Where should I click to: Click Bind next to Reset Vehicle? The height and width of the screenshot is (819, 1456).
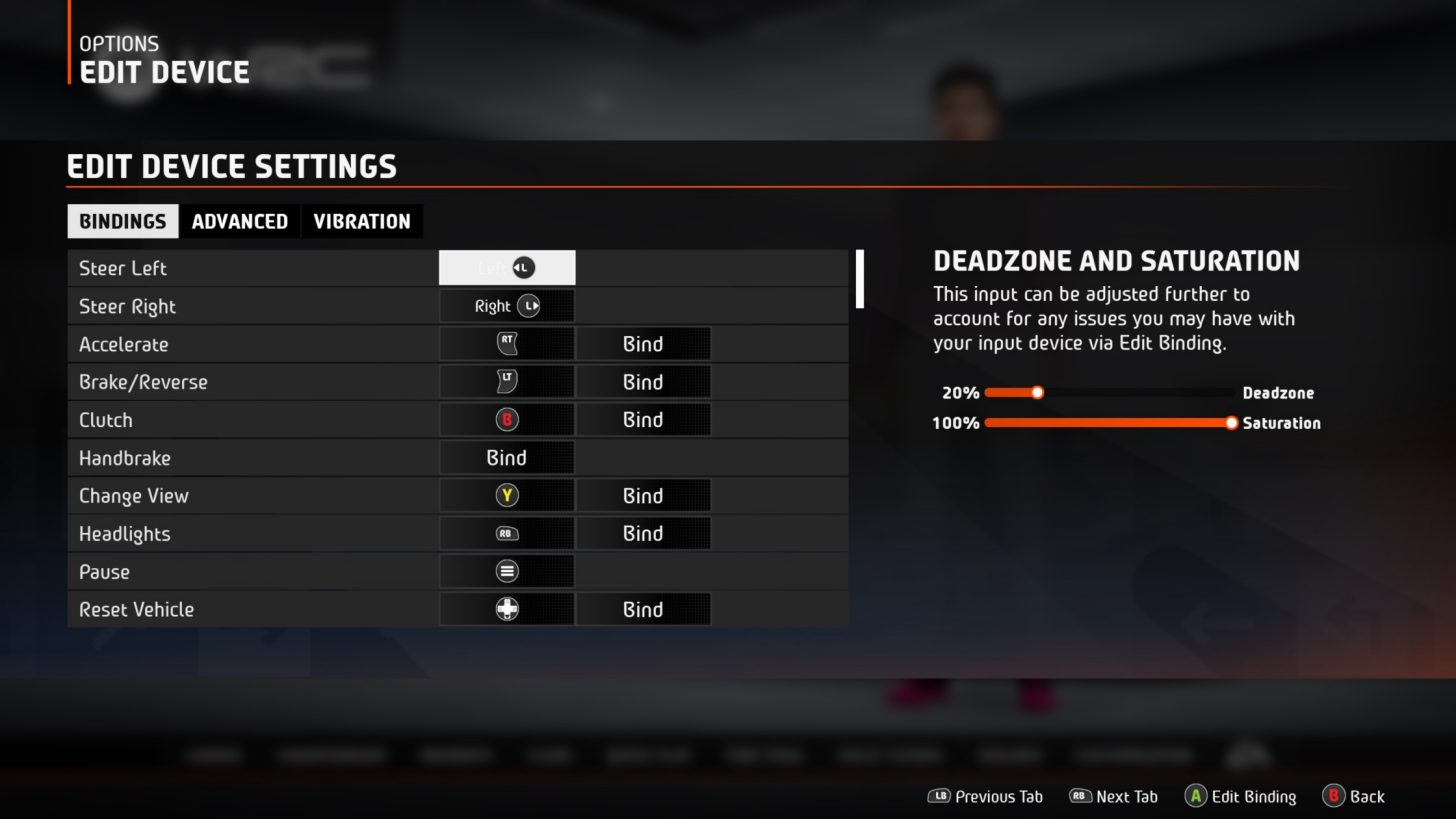[643, 609]
